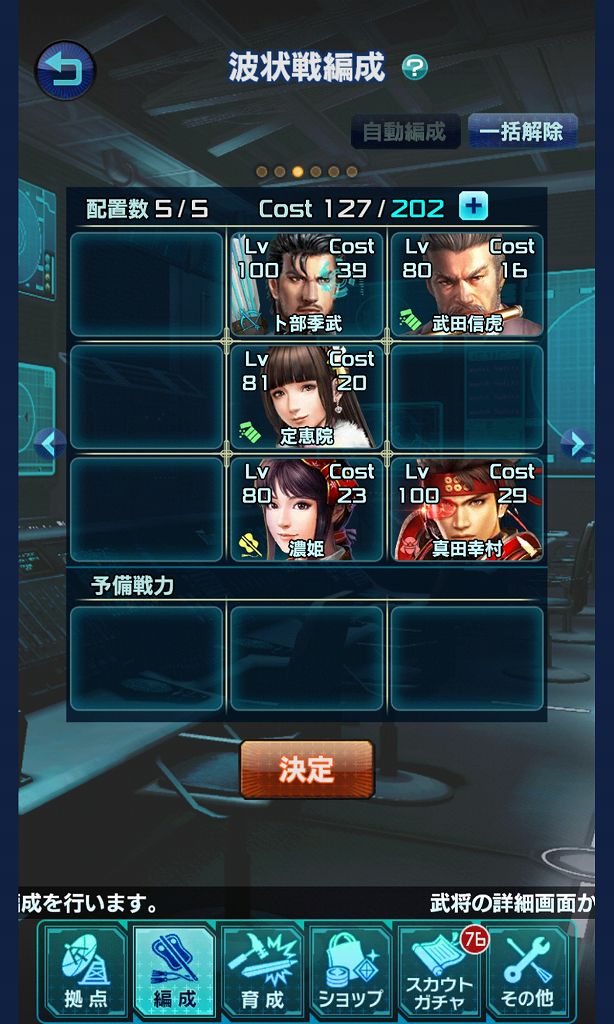Open the スカウトガチャ scout gacha

click(x=439, y=971)
